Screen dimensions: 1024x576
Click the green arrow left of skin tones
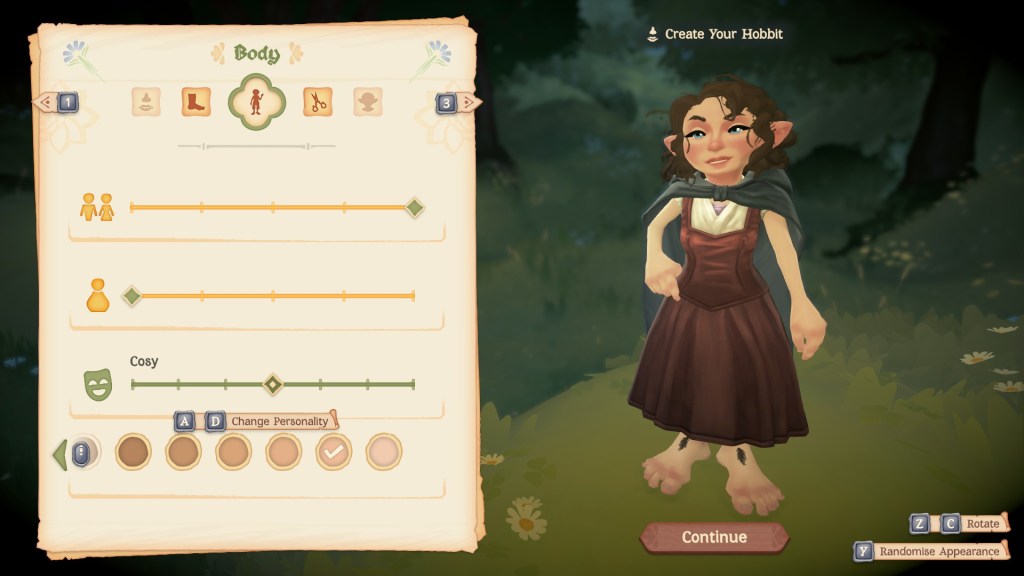click(60, 454)
